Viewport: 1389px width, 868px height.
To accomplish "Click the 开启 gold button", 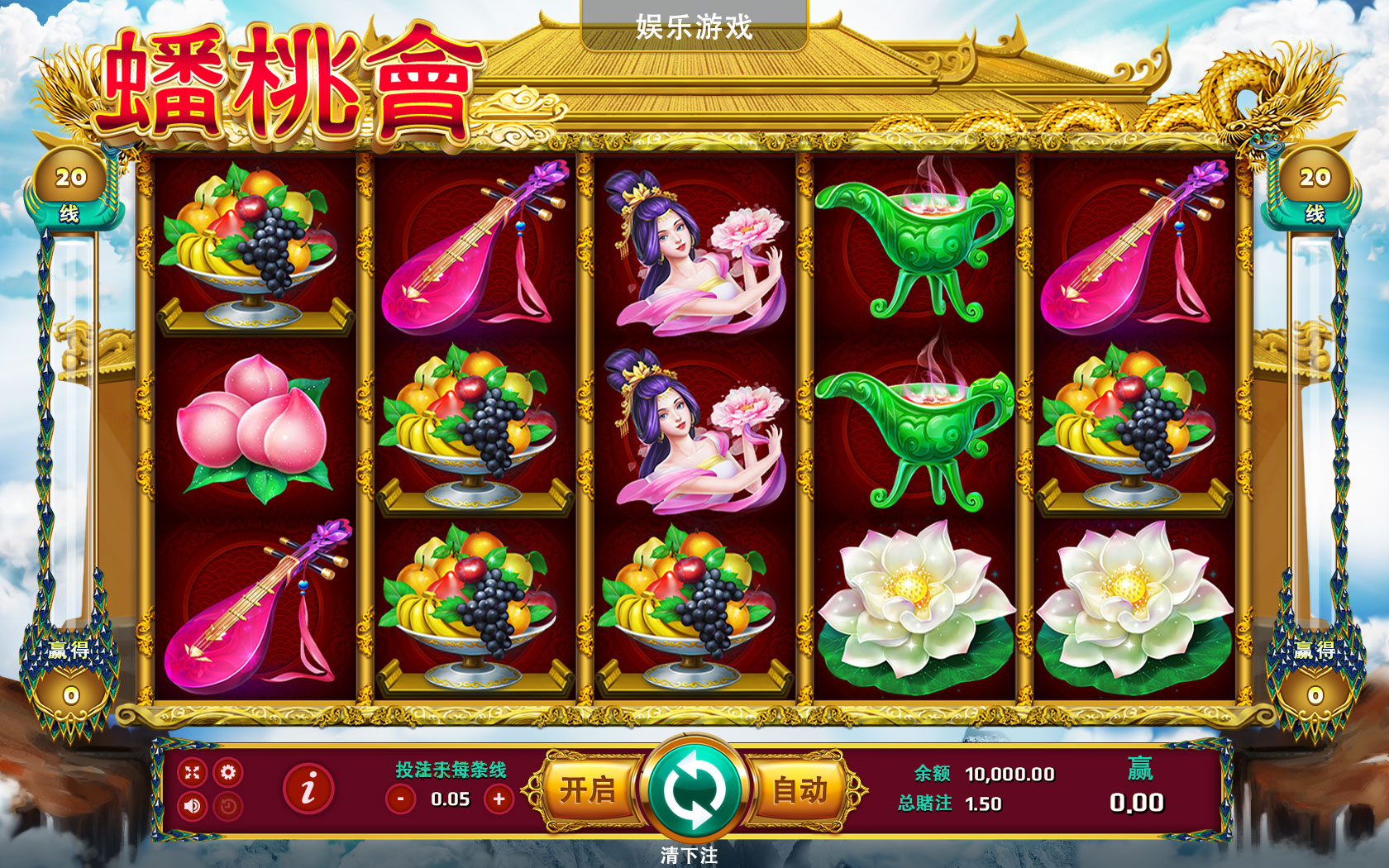I will [588, 790].
